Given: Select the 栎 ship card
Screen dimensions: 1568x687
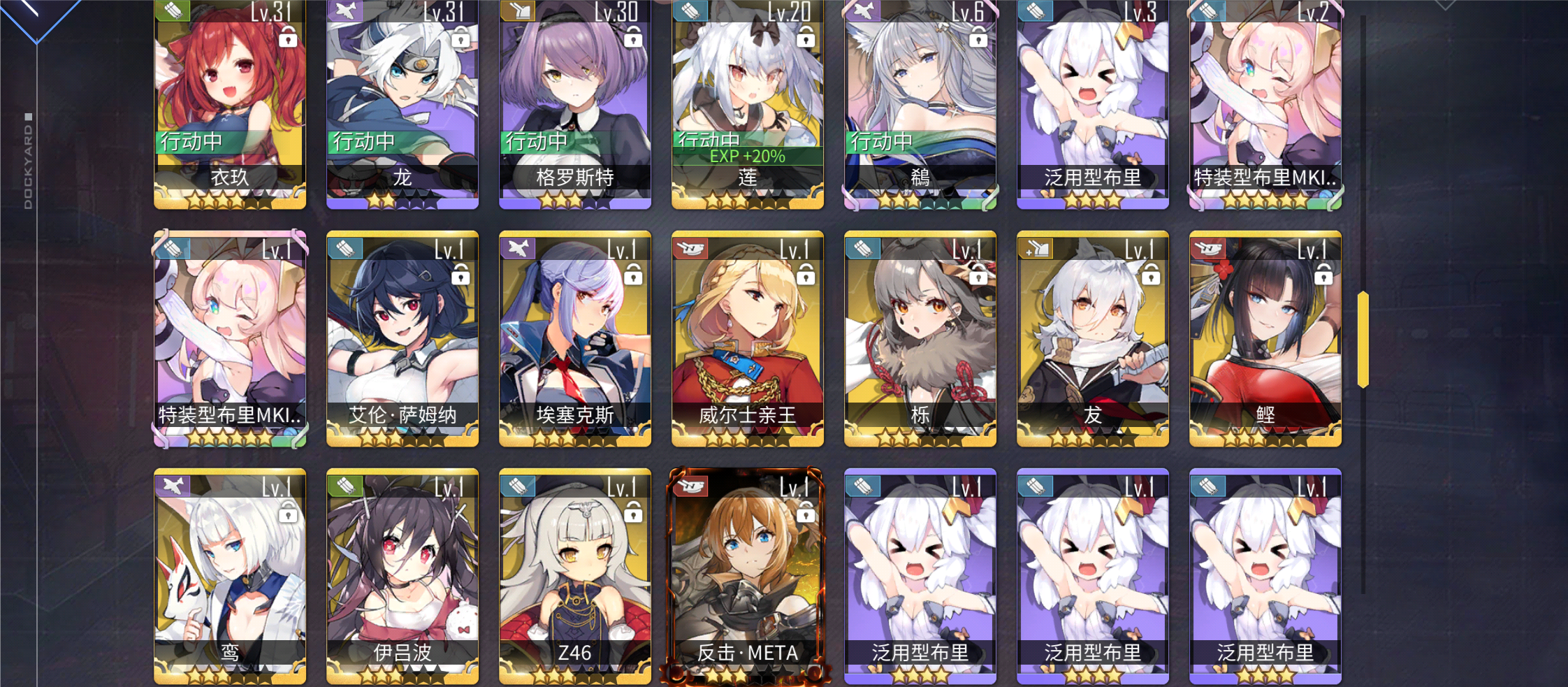Looking at the screenshot, I should [x=920, y=335].
